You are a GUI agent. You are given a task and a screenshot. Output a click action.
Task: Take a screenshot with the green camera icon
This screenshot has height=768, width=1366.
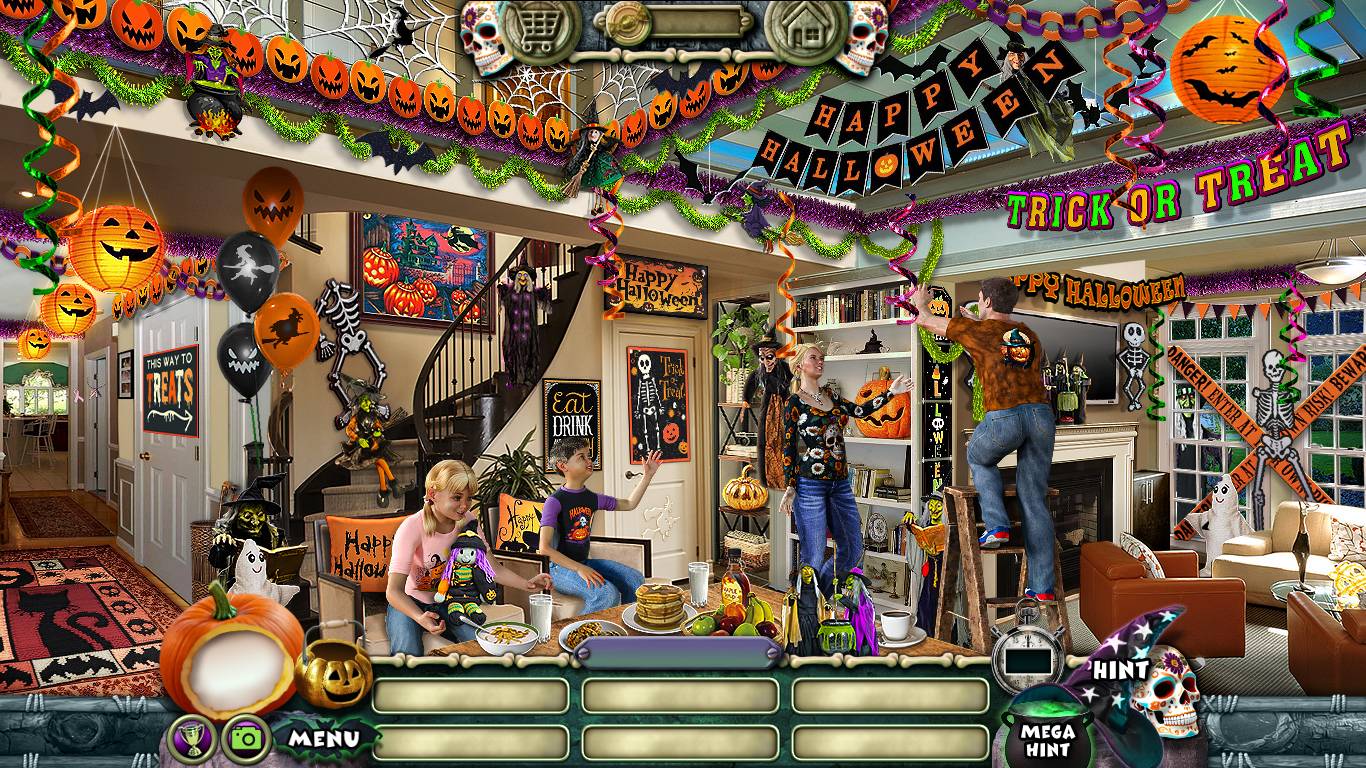pos(243,738)
